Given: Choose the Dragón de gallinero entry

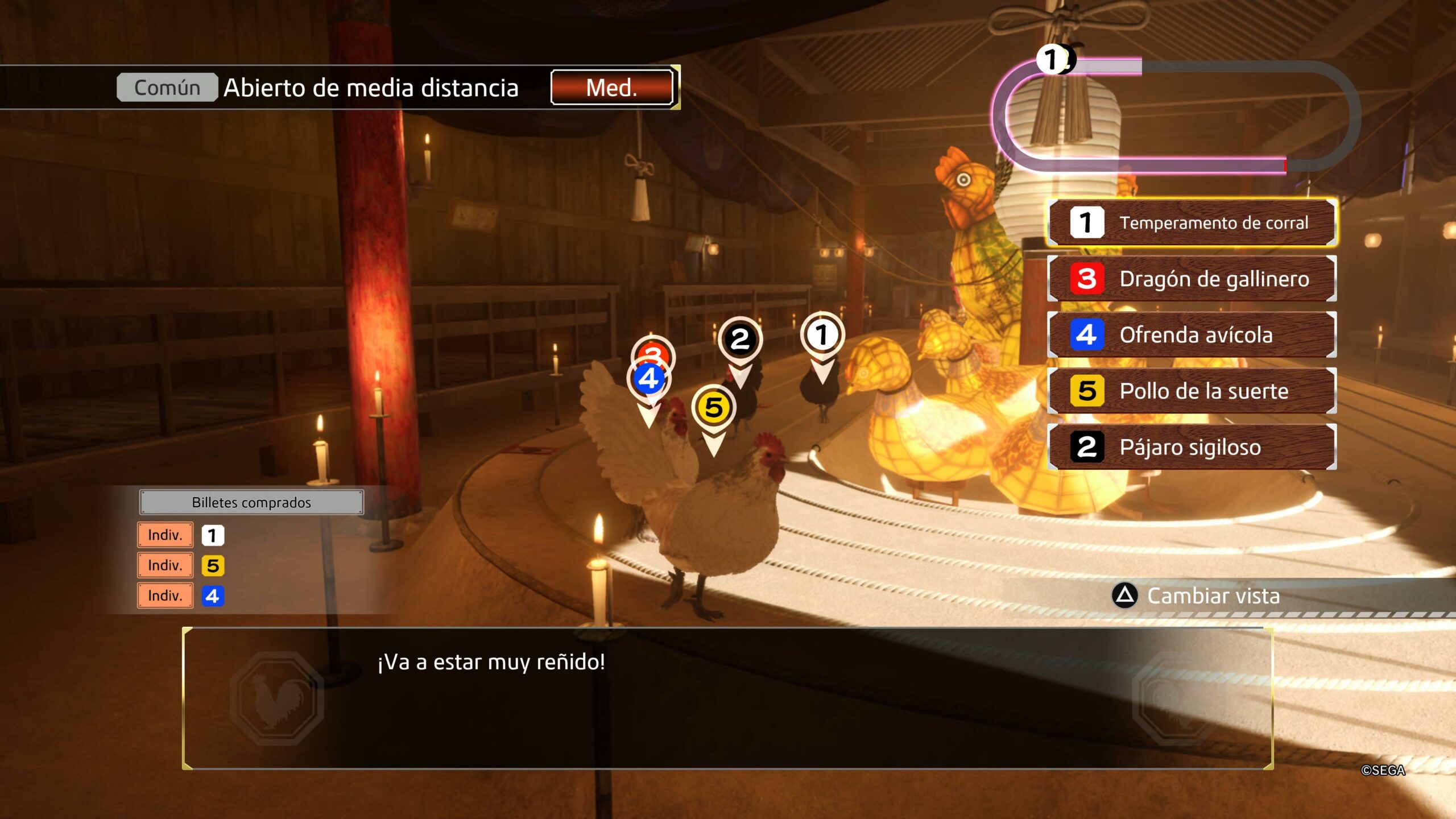Looking at the screenshot, I should [x=1192, y=279].
